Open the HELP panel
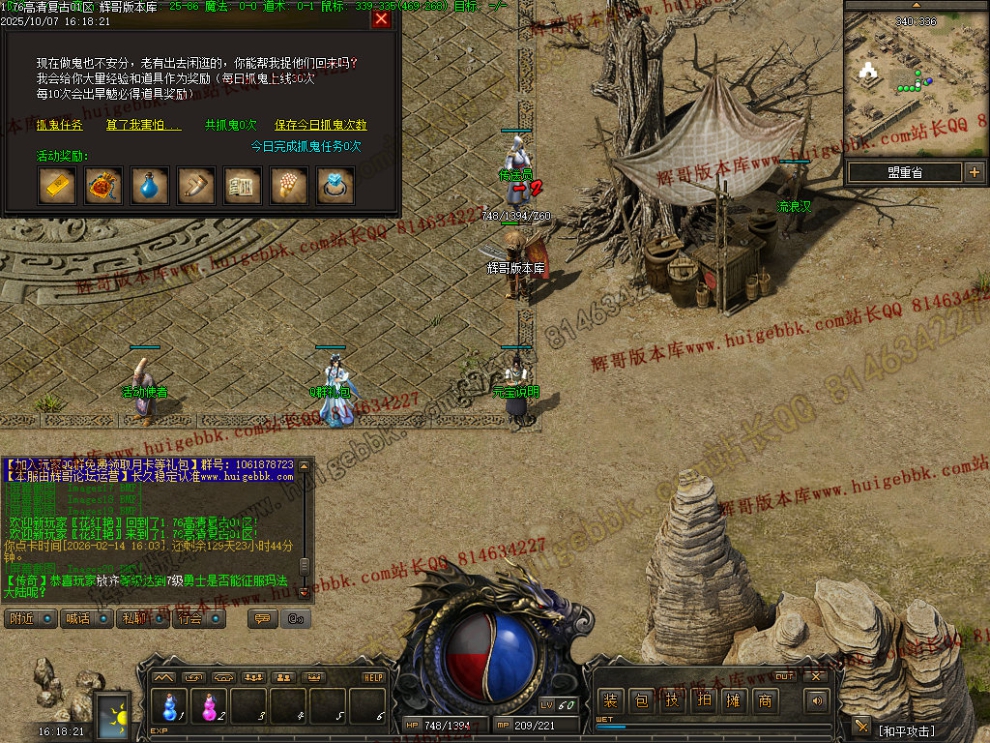This screenshot has height=743, width=990. 372,677
